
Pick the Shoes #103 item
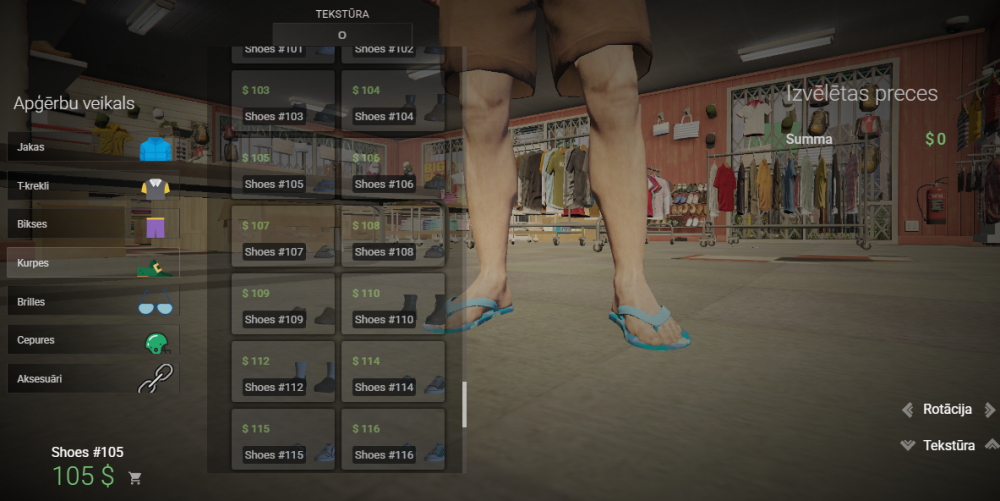(x=283, y=100)
